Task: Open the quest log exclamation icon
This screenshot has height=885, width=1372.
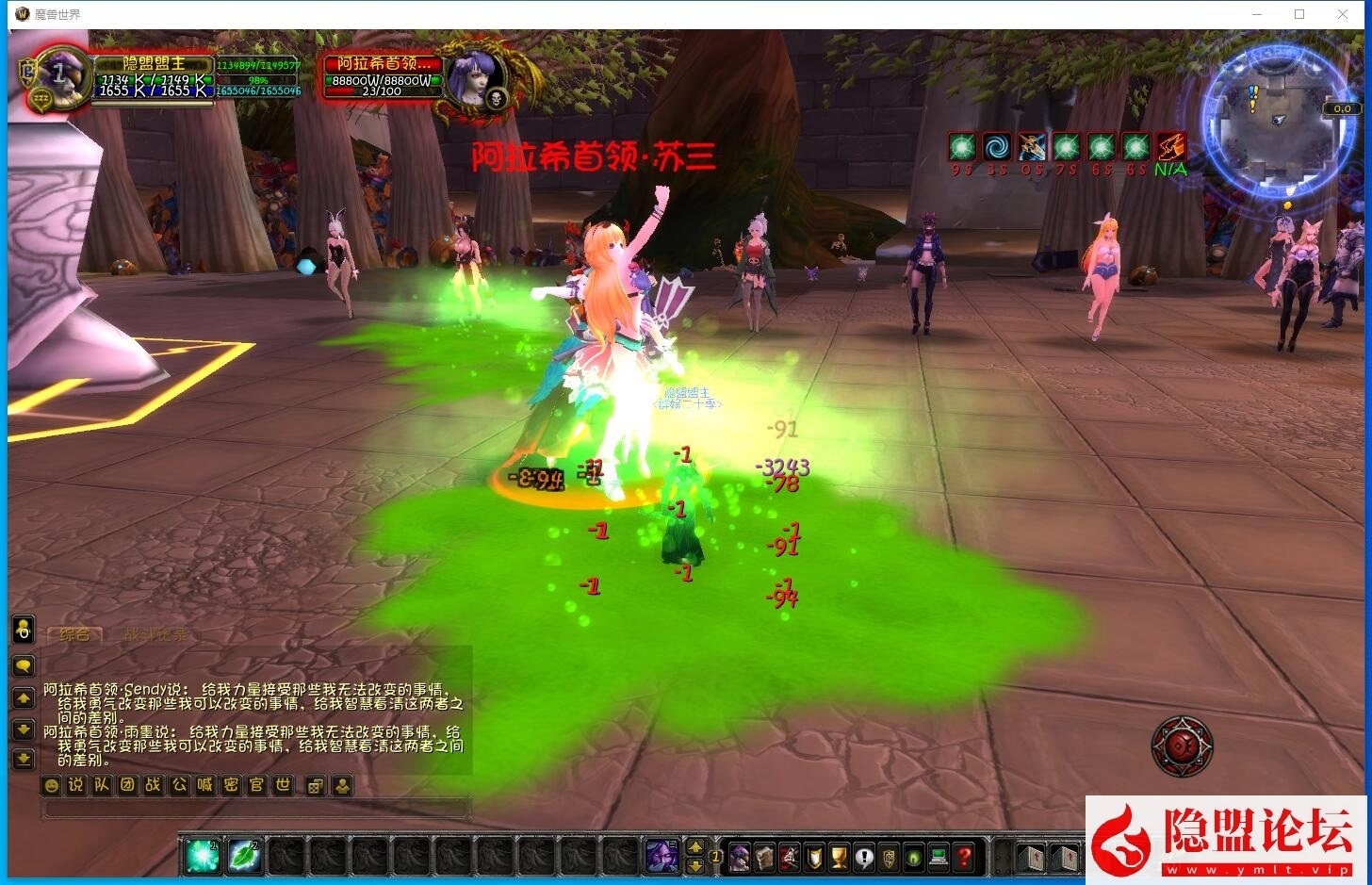Action: [x=865, y=858]
